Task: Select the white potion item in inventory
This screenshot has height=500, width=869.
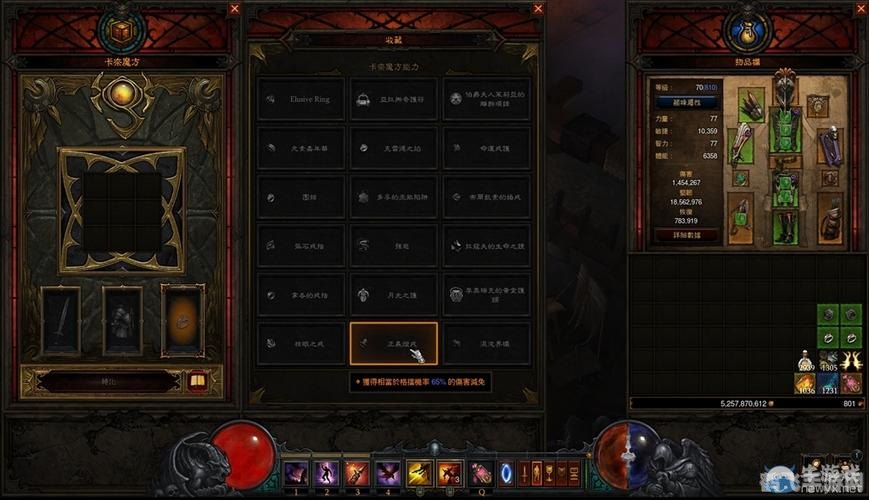Action: point(804,361)
